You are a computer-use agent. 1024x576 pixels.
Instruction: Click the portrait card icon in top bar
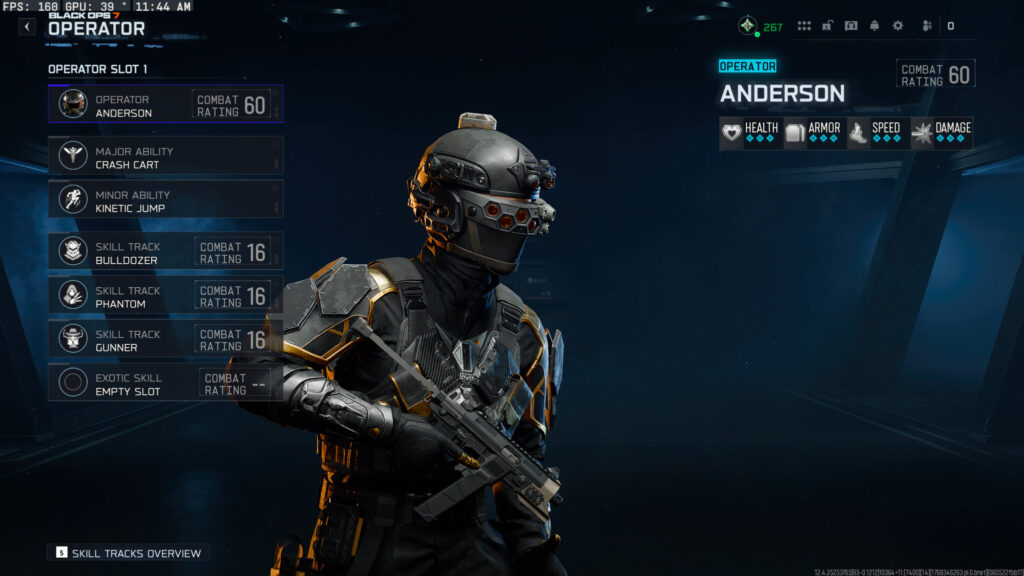pos(851,26)
